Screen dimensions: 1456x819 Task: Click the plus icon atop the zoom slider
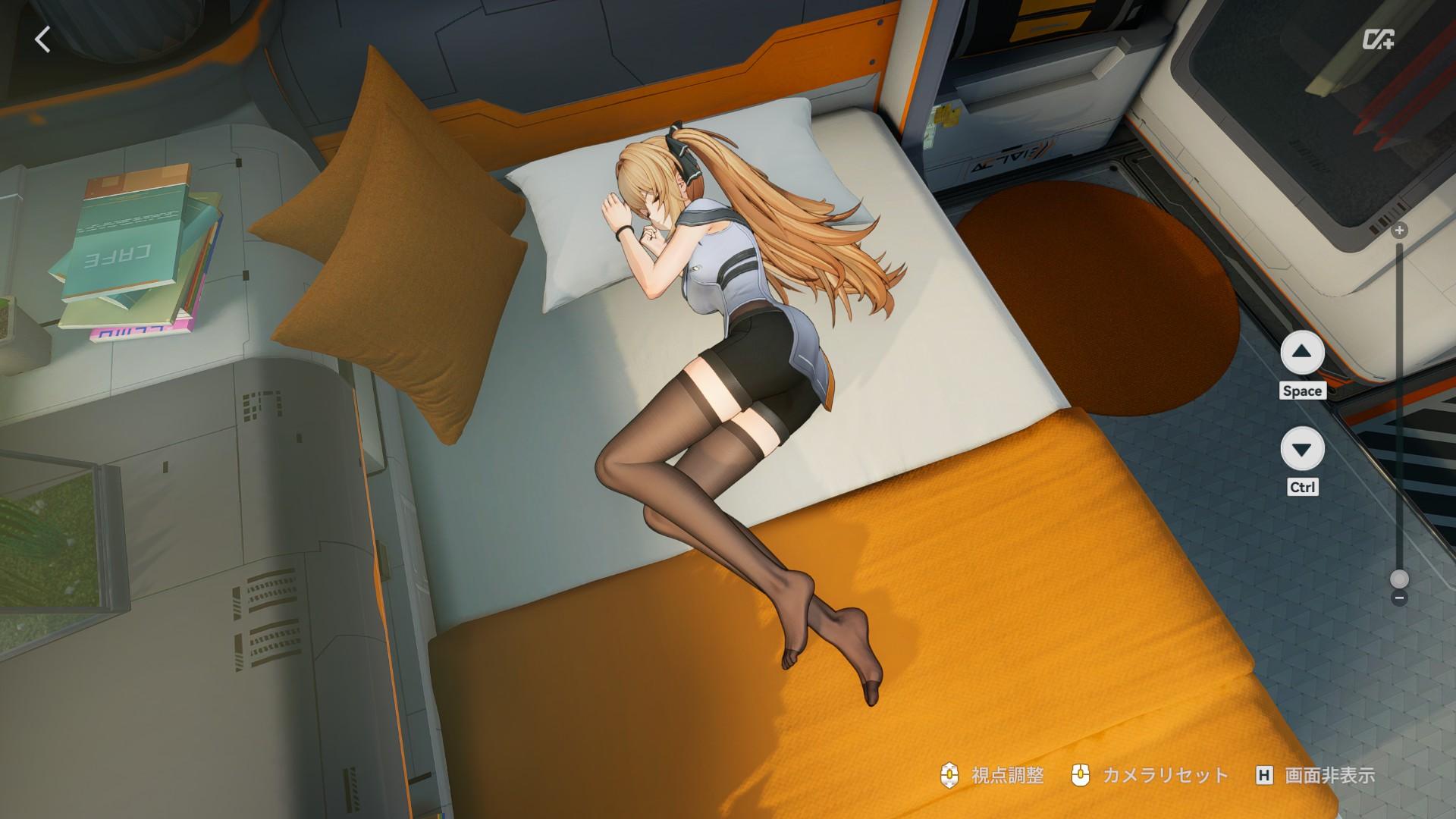pyautogui.click(x=1399, y=231)
